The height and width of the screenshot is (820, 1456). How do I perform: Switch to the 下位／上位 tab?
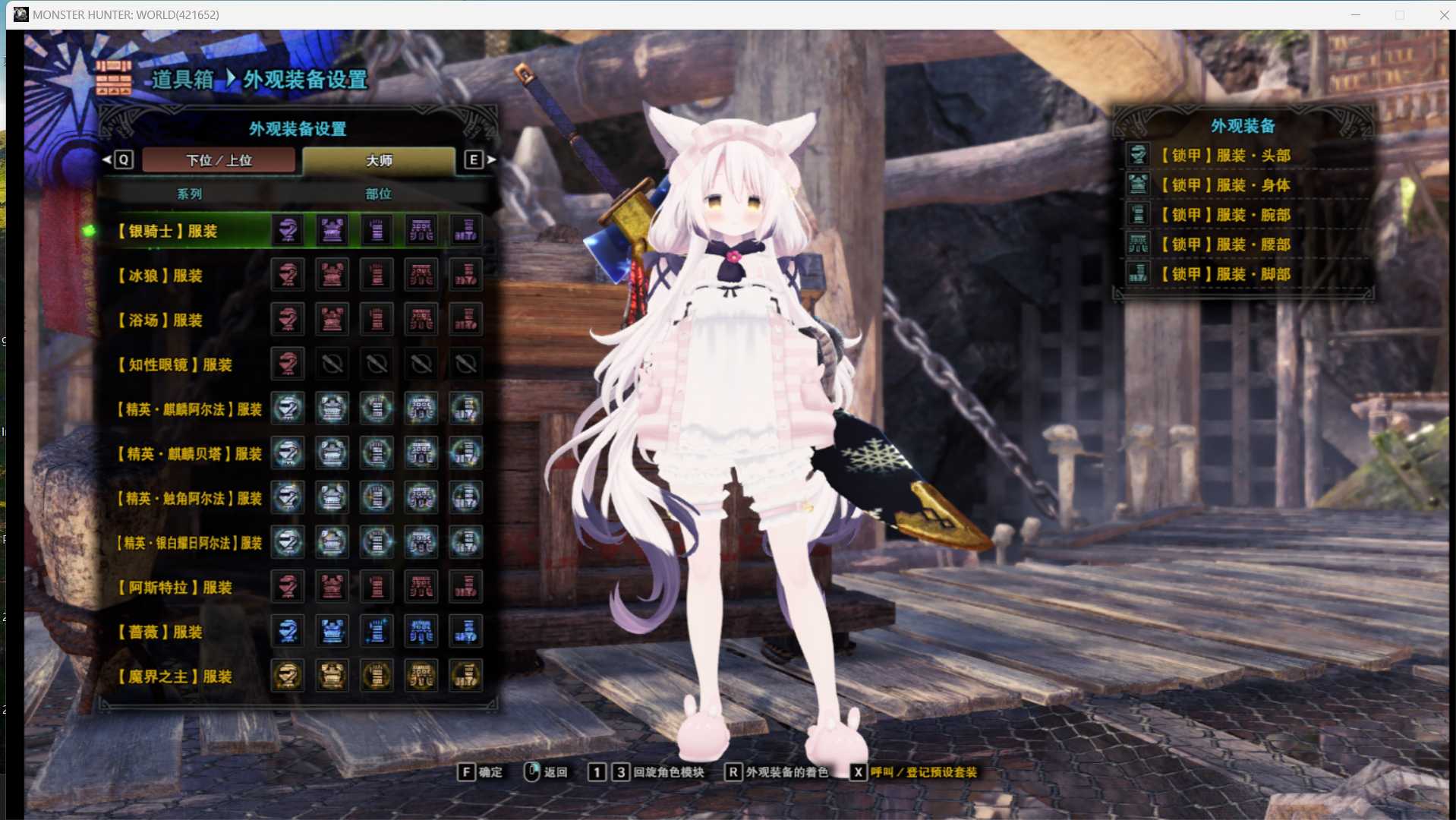219,160
